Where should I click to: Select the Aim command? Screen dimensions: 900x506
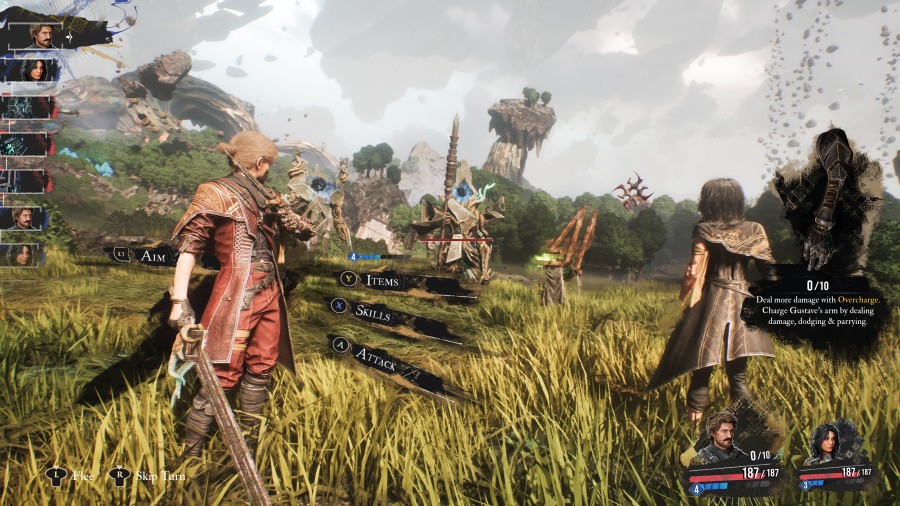[152, 257]
